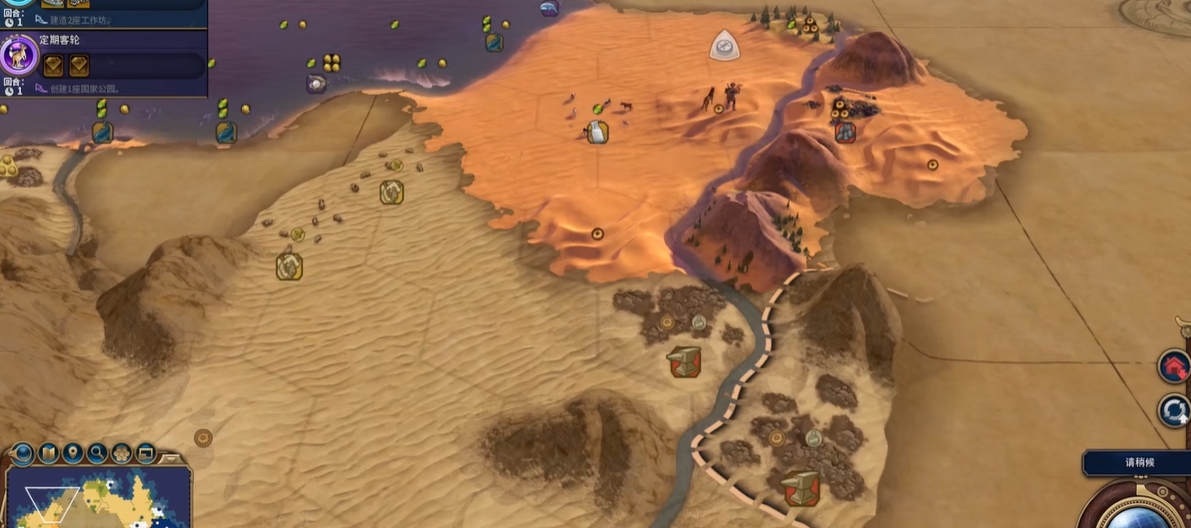Click the minimap fullscreen toggle icon
The image size is (1191, 528).
pos(146,454)
